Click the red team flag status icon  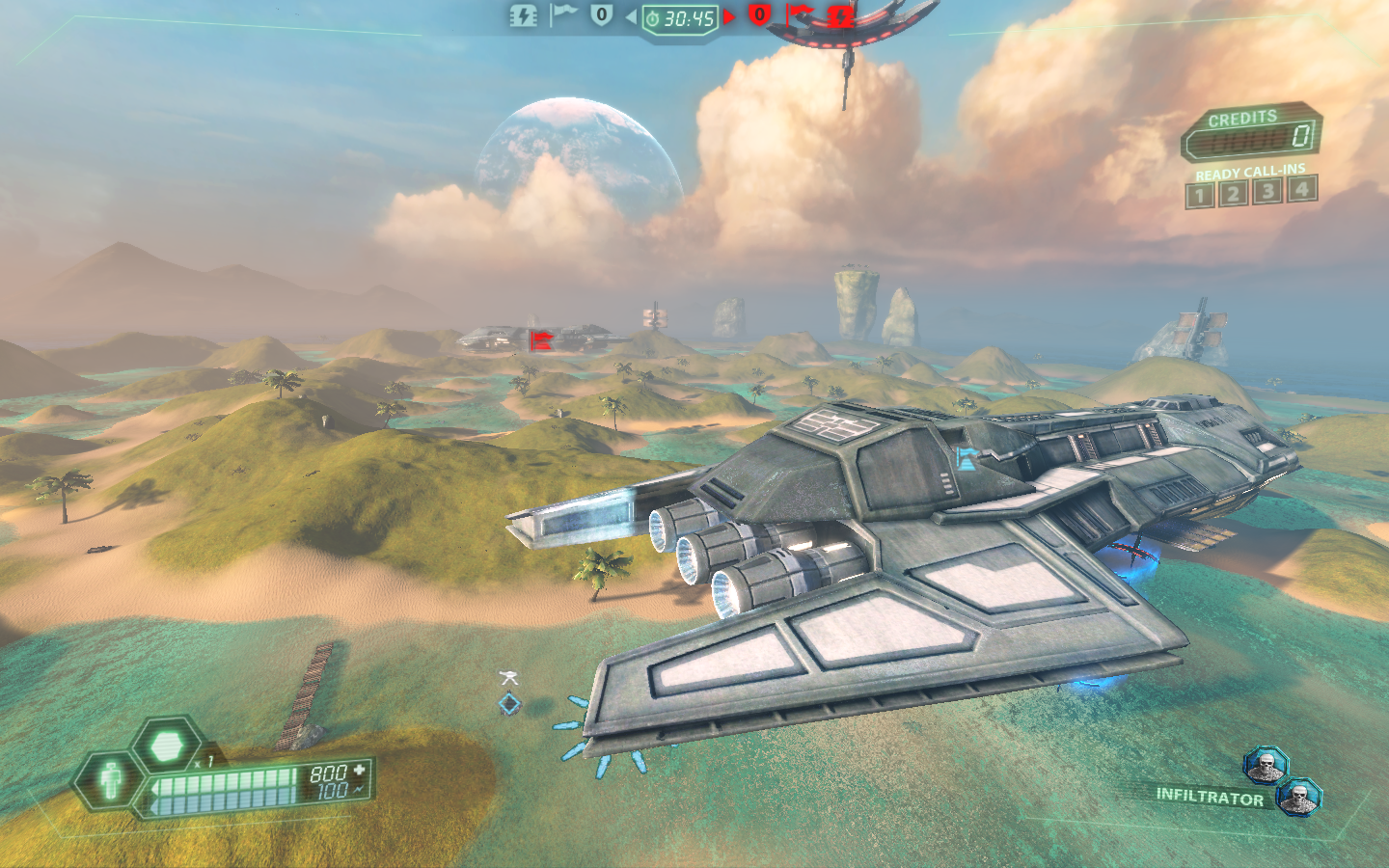[801, 14]
